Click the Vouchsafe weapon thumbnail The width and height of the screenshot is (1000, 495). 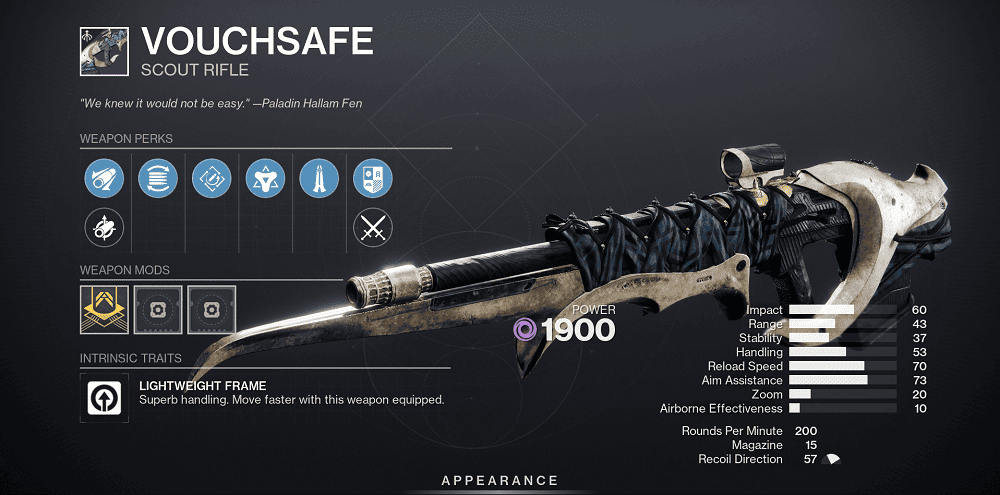105,50
